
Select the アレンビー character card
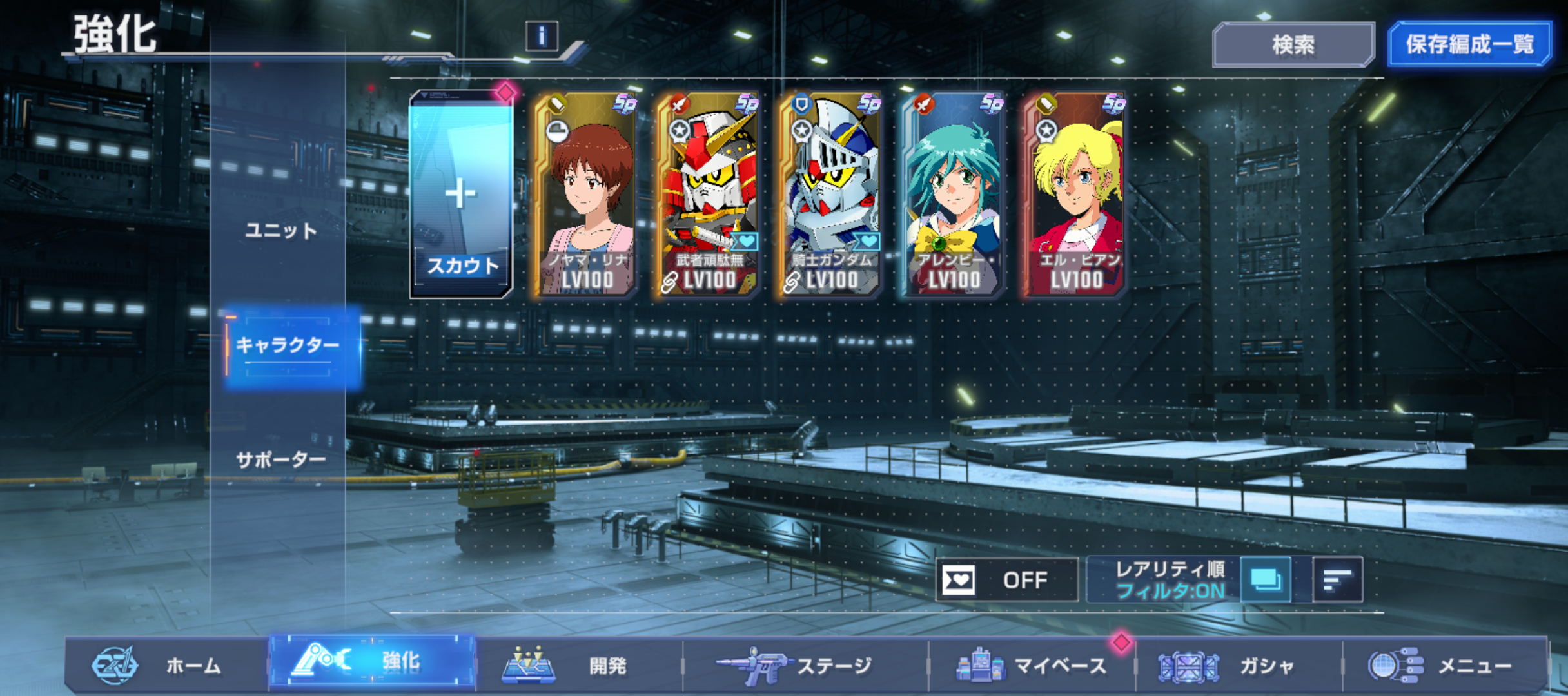953,195
